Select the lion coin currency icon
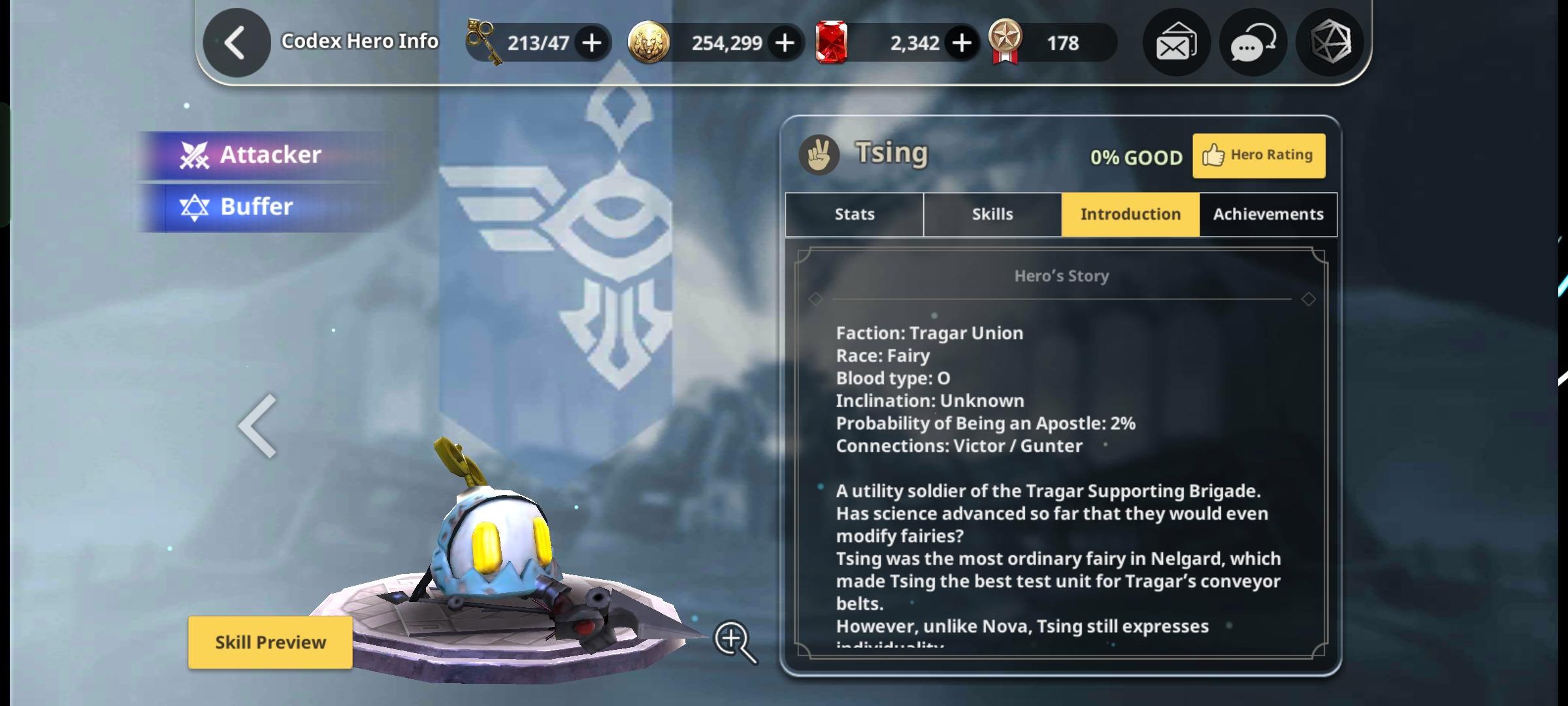 pos(649,42)
